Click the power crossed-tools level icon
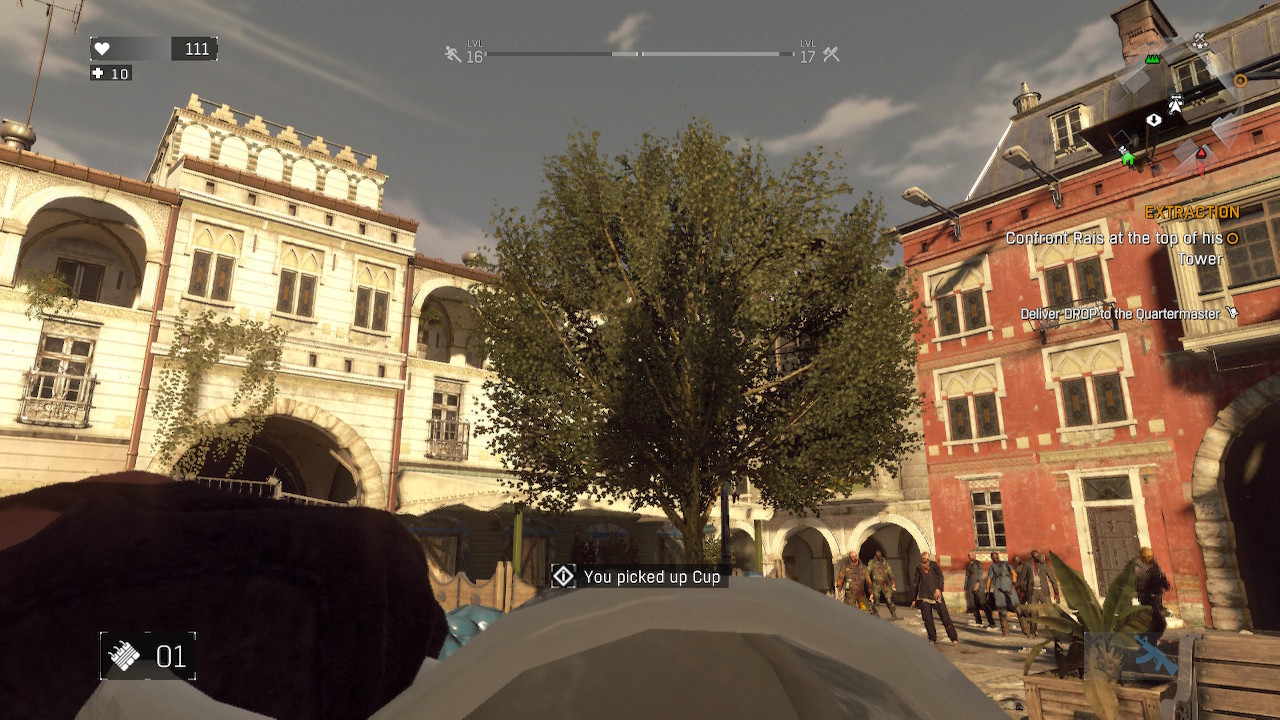 point(831,54)
